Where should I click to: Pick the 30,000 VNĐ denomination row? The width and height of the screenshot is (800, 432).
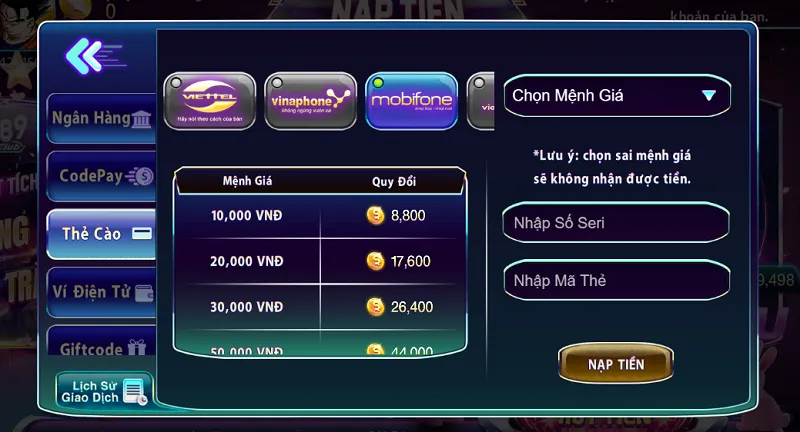(x=318, y=306)
